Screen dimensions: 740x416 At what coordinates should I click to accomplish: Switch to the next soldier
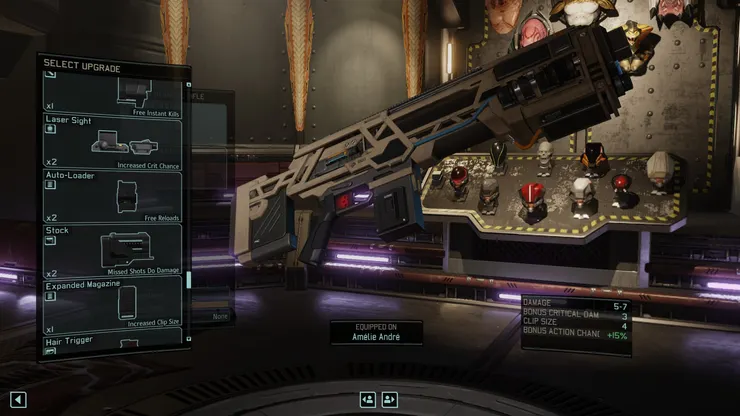390,399
